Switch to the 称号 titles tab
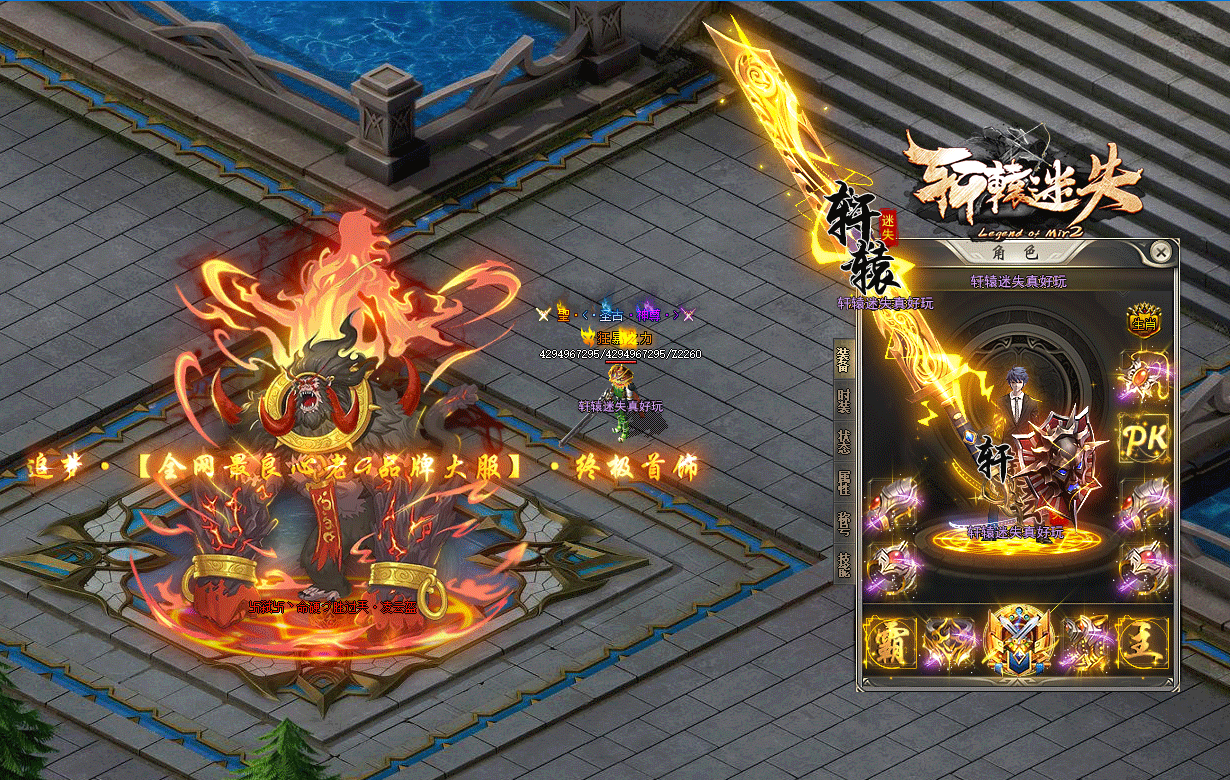 (x=843, y=522)
